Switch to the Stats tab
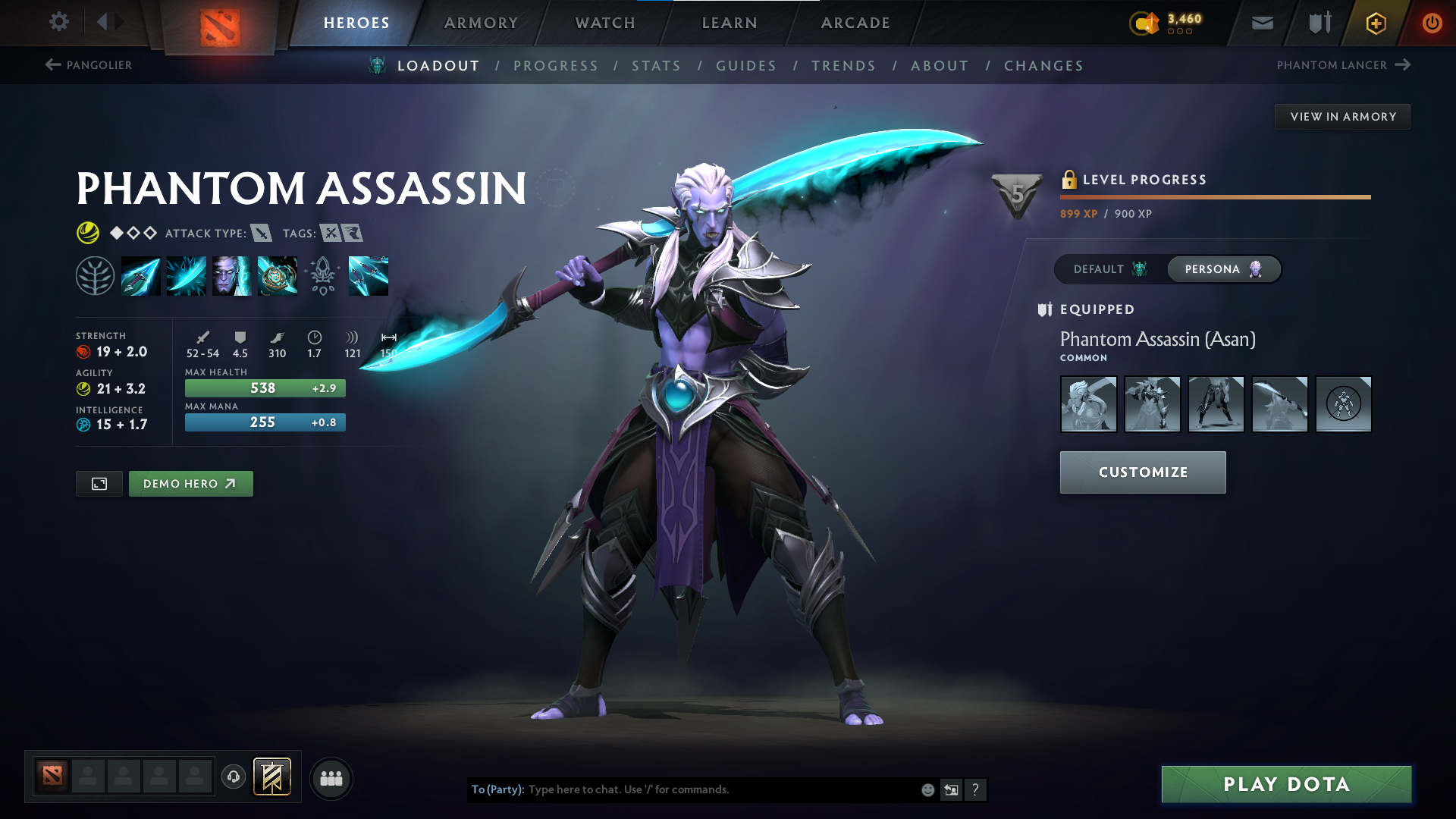 tap(657, 66)
